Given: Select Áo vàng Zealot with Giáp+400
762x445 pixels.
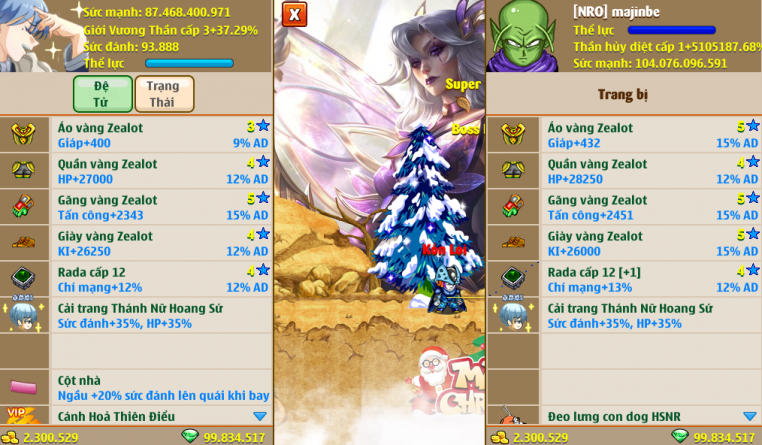Looking at the screenshot, I should [160, 135].
